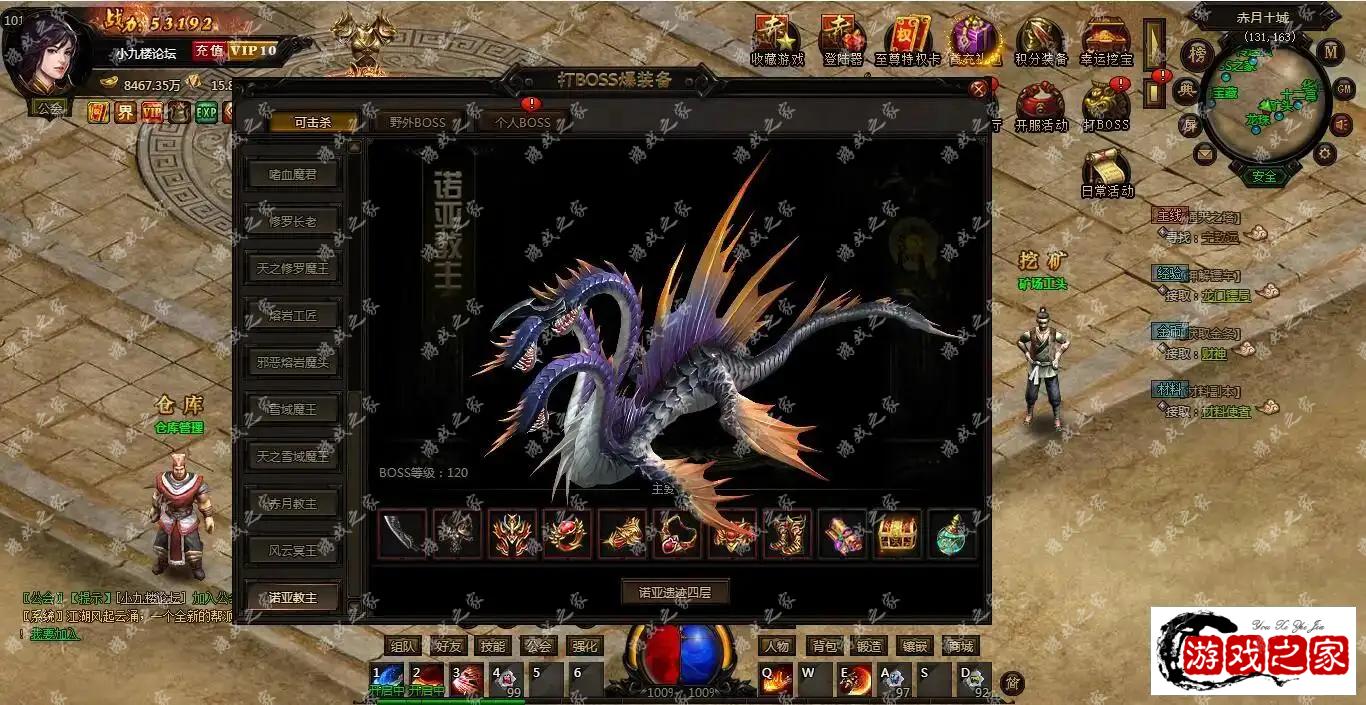Inspect the treasure chest loot drop
1366x705 pixels.
[x=898, y=535]
